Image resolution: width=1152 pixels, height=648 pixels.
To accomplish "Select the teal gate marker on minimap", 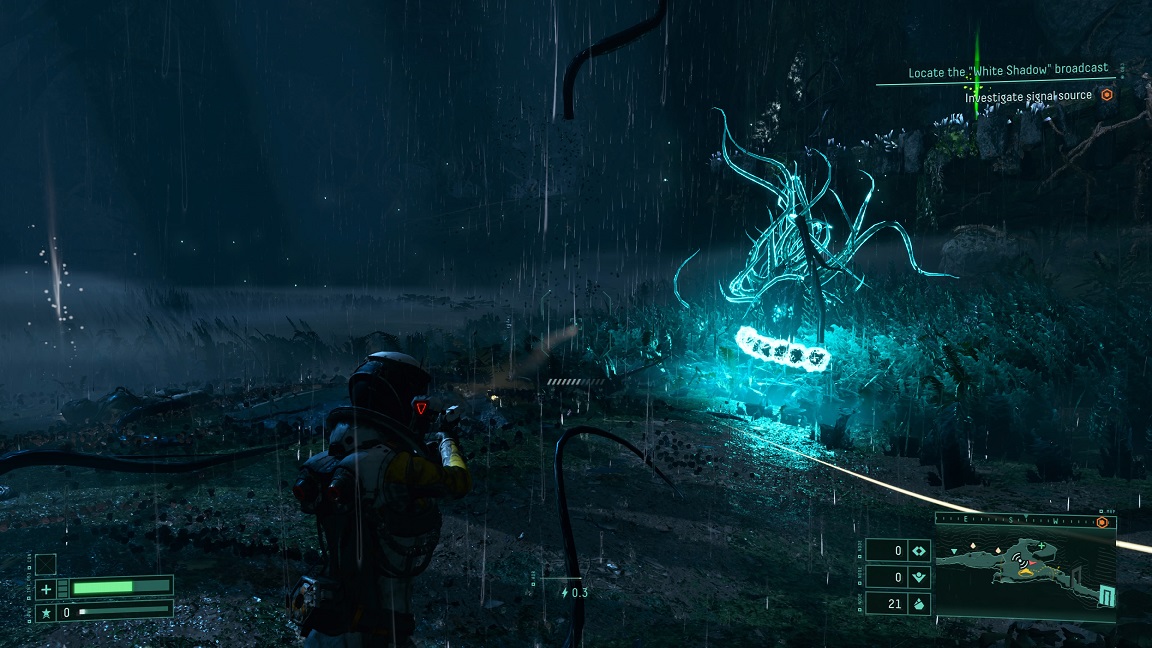I will coord(1105,597).
